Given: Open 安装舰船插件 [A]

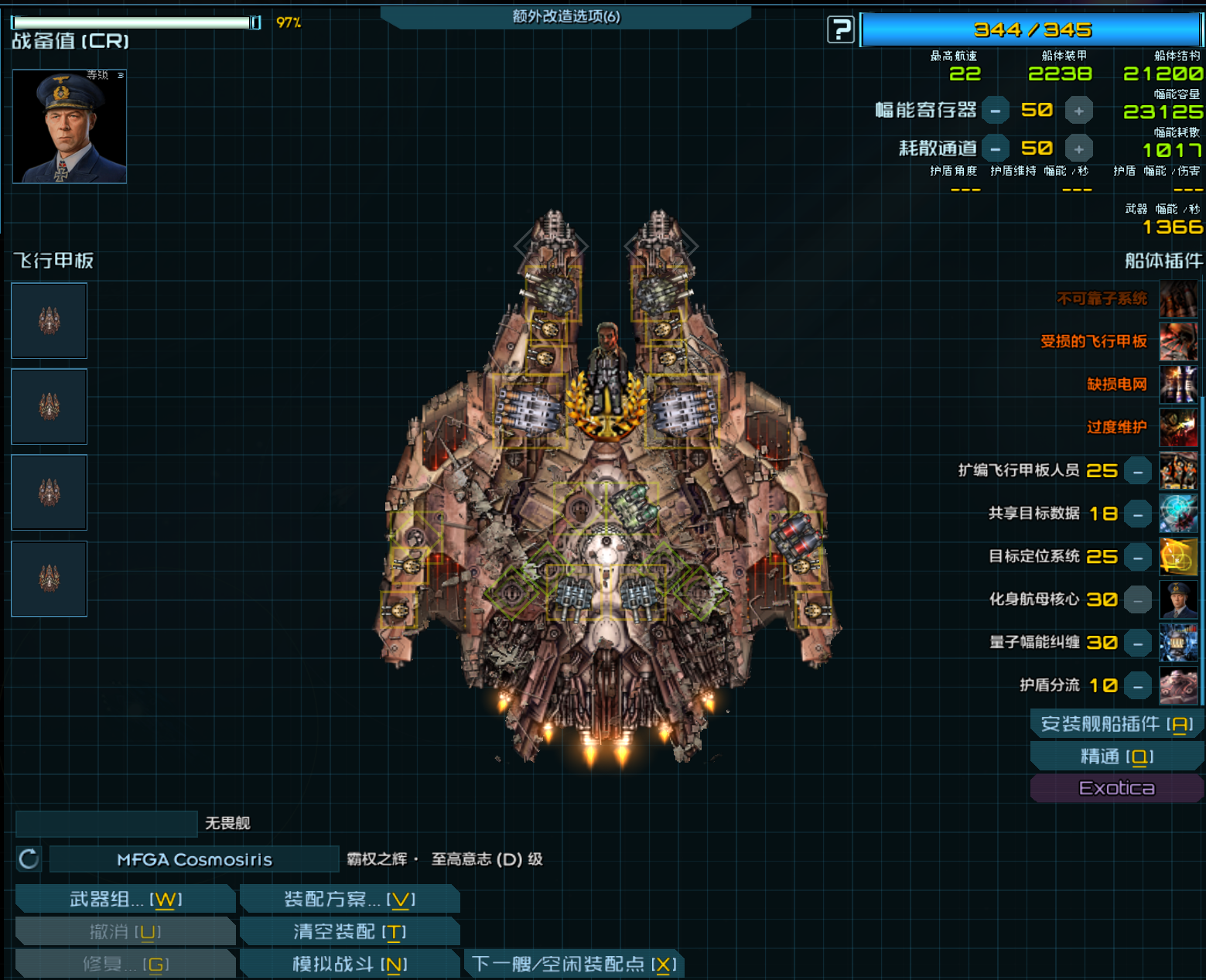Looking at the screenshot, I should click(1116, 724).
